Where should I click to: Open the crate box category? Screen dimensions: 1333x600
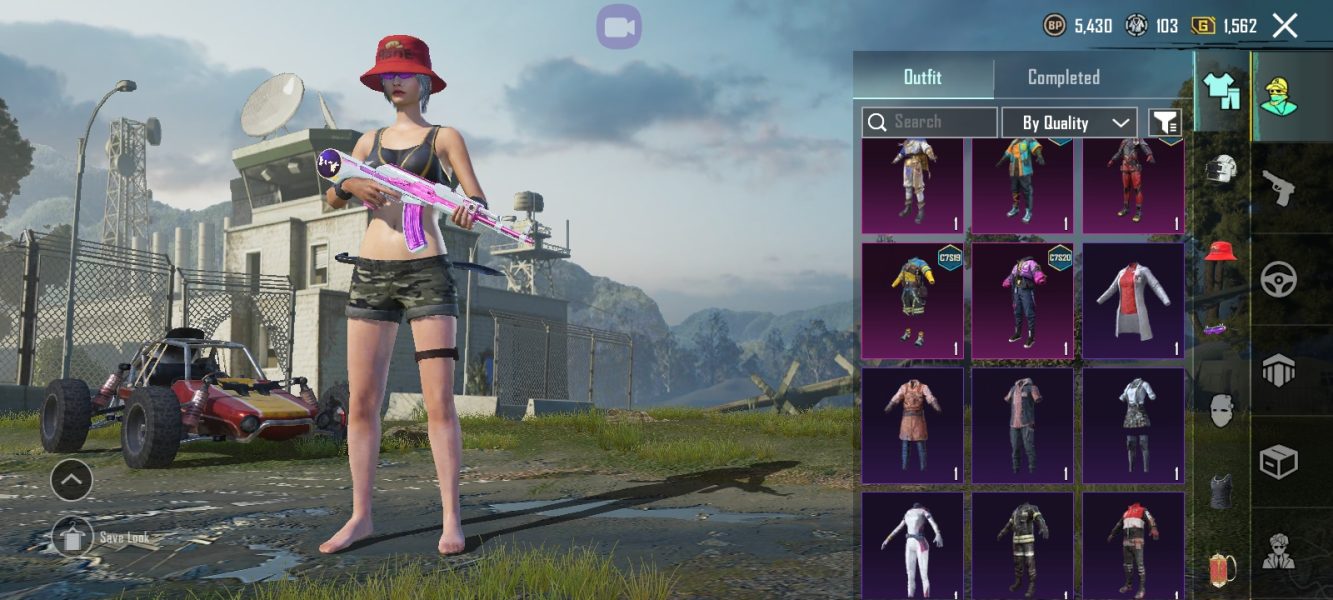[x=1279, y=461]
